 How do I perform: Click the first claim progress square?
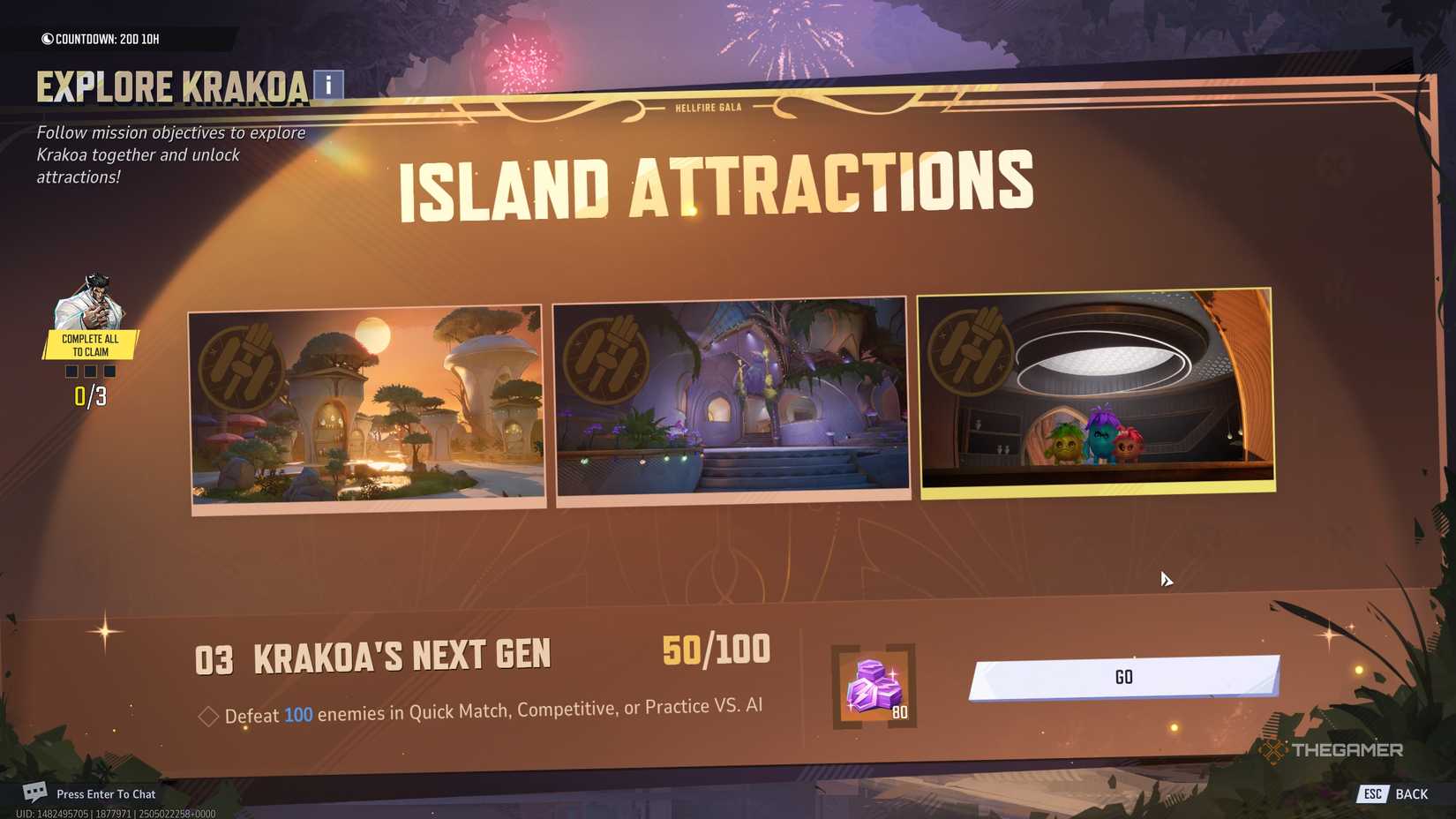tap(71, 371)
